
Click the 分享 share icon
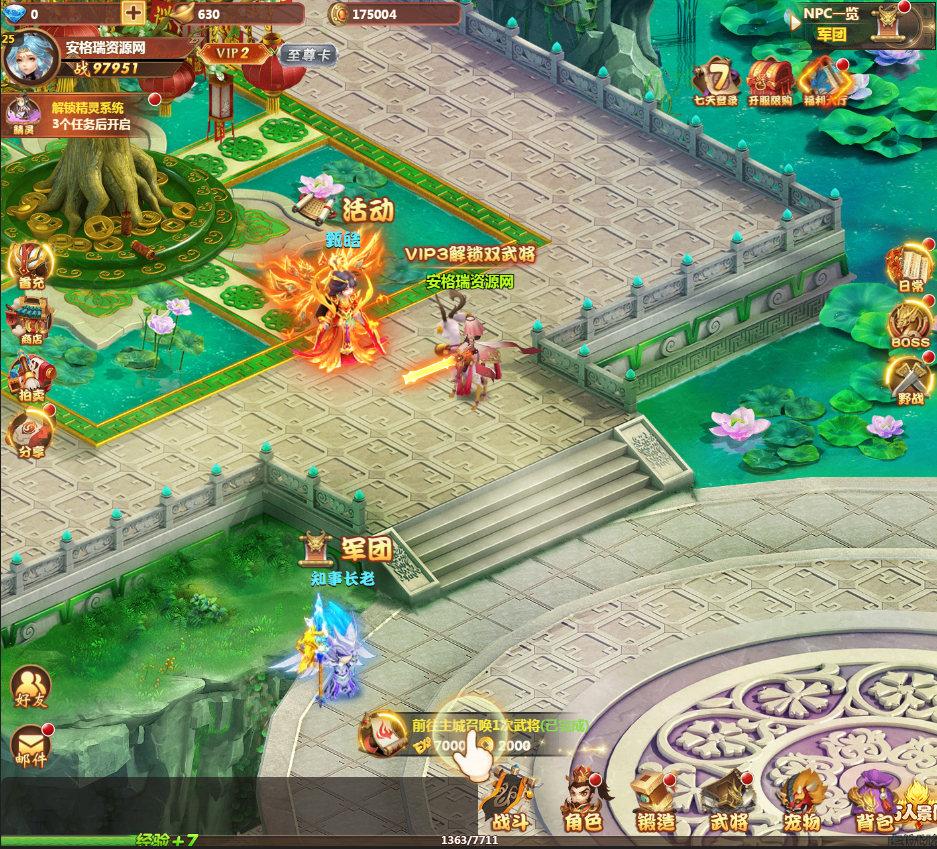[30, 432]
